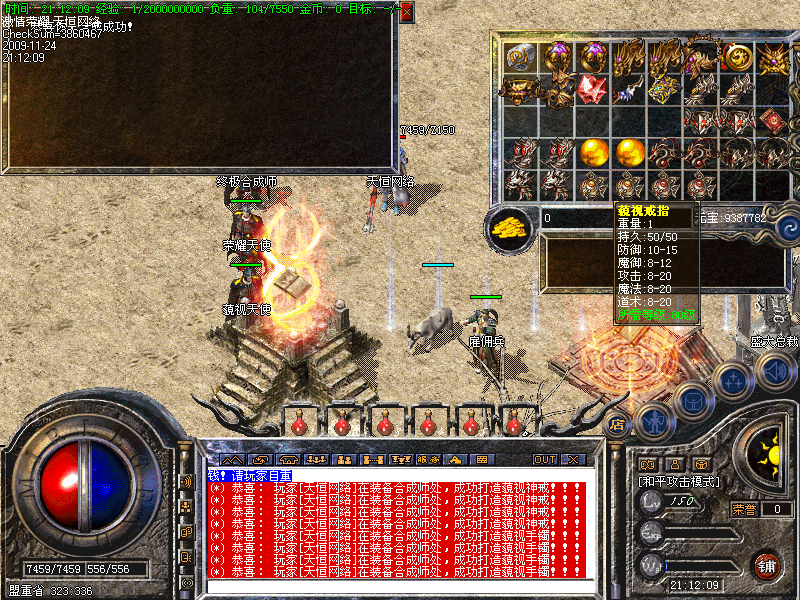The width and height of the screenshot is (800, 600).
Task: Open the round red 铺 shop button
Action: click(767, 565)
